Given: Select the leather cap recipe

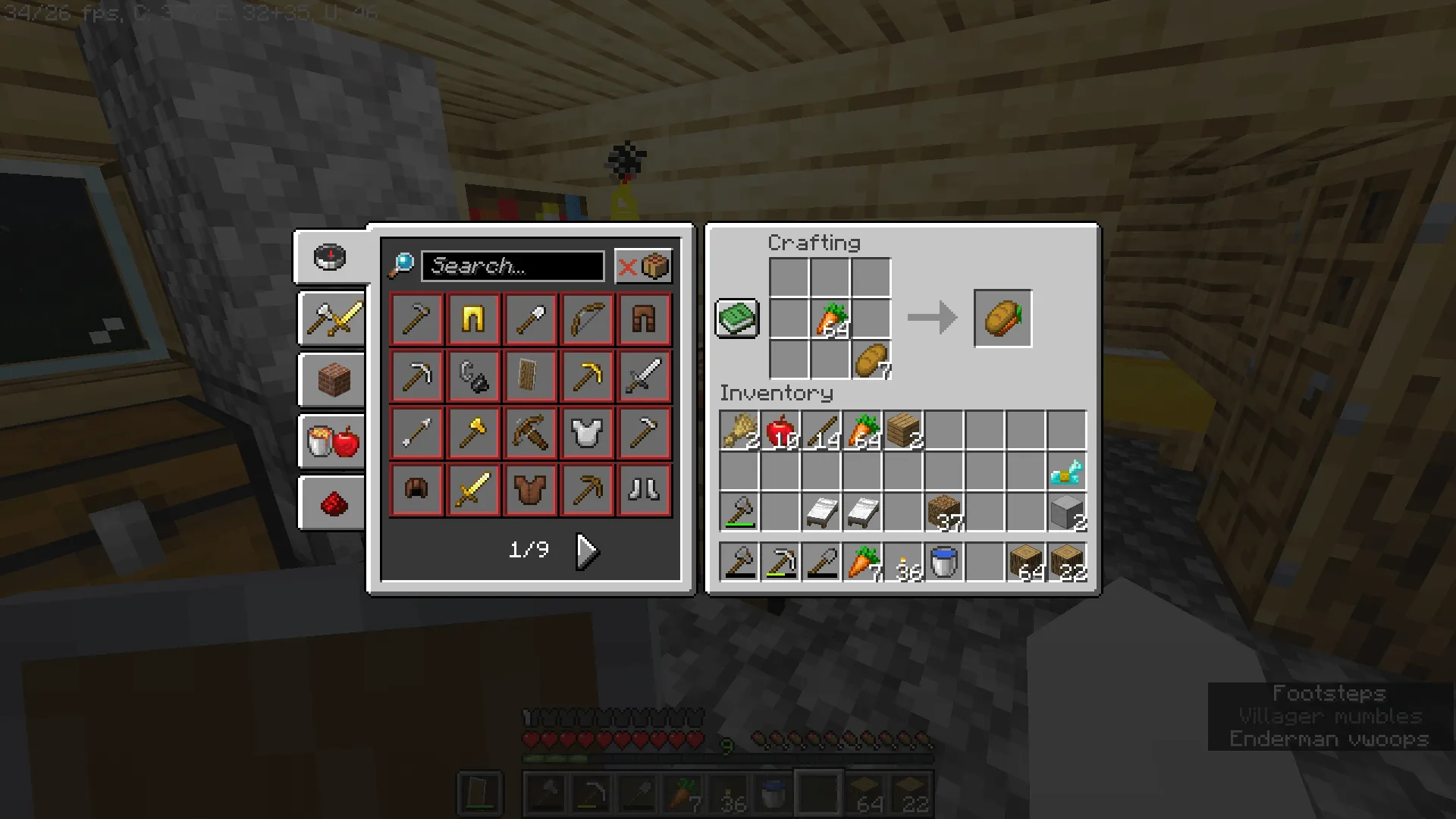Looking at the screenshot, I should pyautogui.click(x=416, y=489).
